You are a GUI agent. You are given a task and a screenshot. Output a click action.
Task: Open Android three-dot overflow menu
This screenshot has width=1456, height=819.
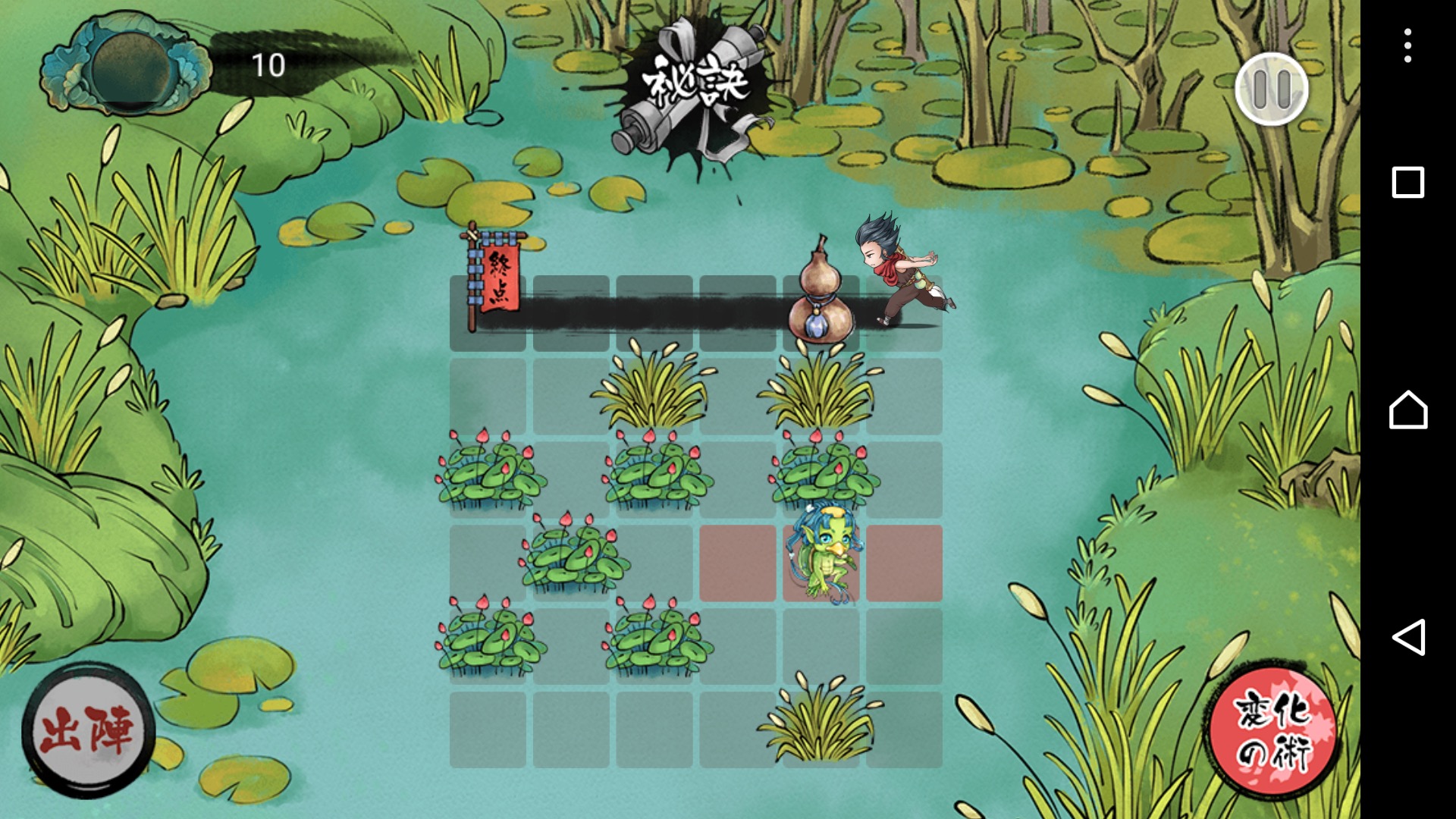pyautogui.click(x=1407, y=45)
